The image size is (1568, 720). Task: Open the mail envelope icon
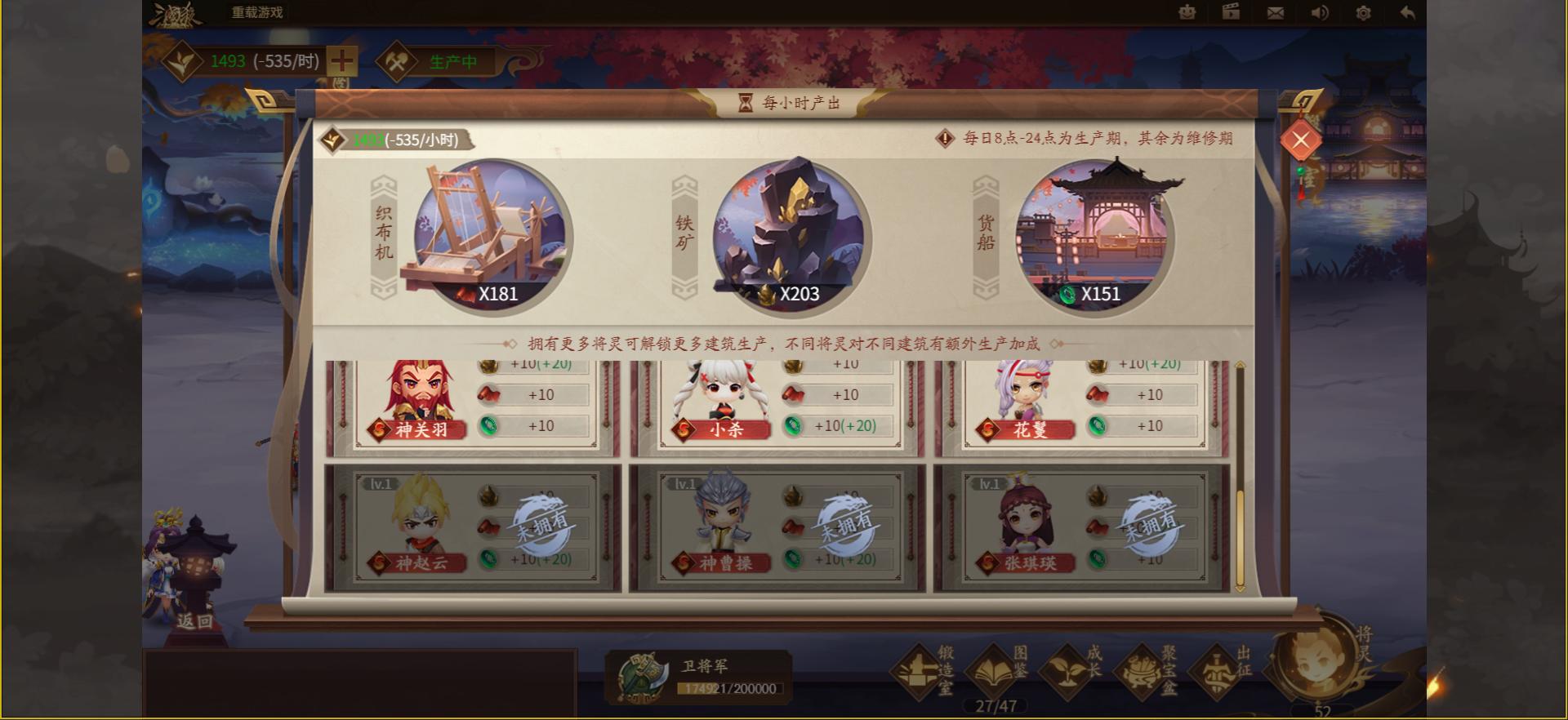point(1274,13)
